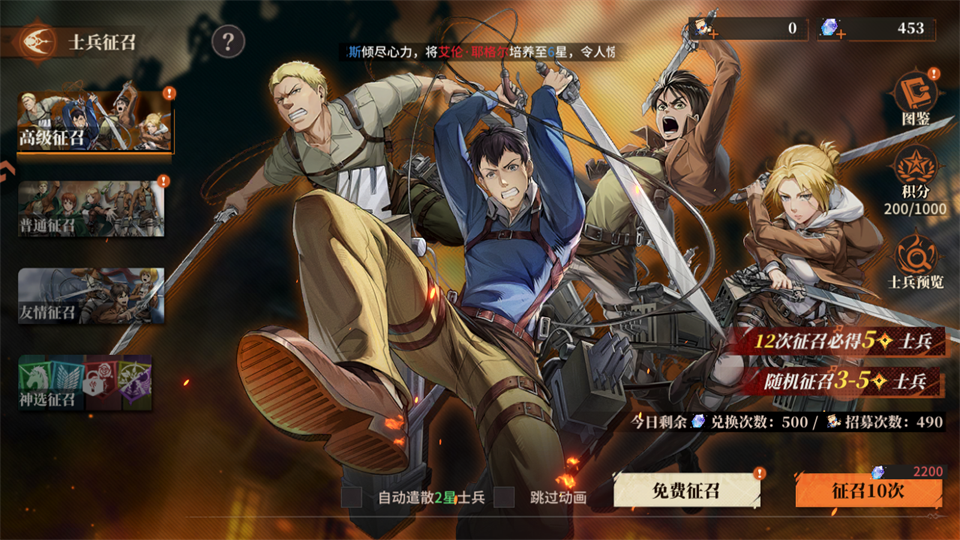This screenshot has width=960, height=540.
Task: Enable the 跳过动画 skip animation checkbox
Action: point(505,497)
